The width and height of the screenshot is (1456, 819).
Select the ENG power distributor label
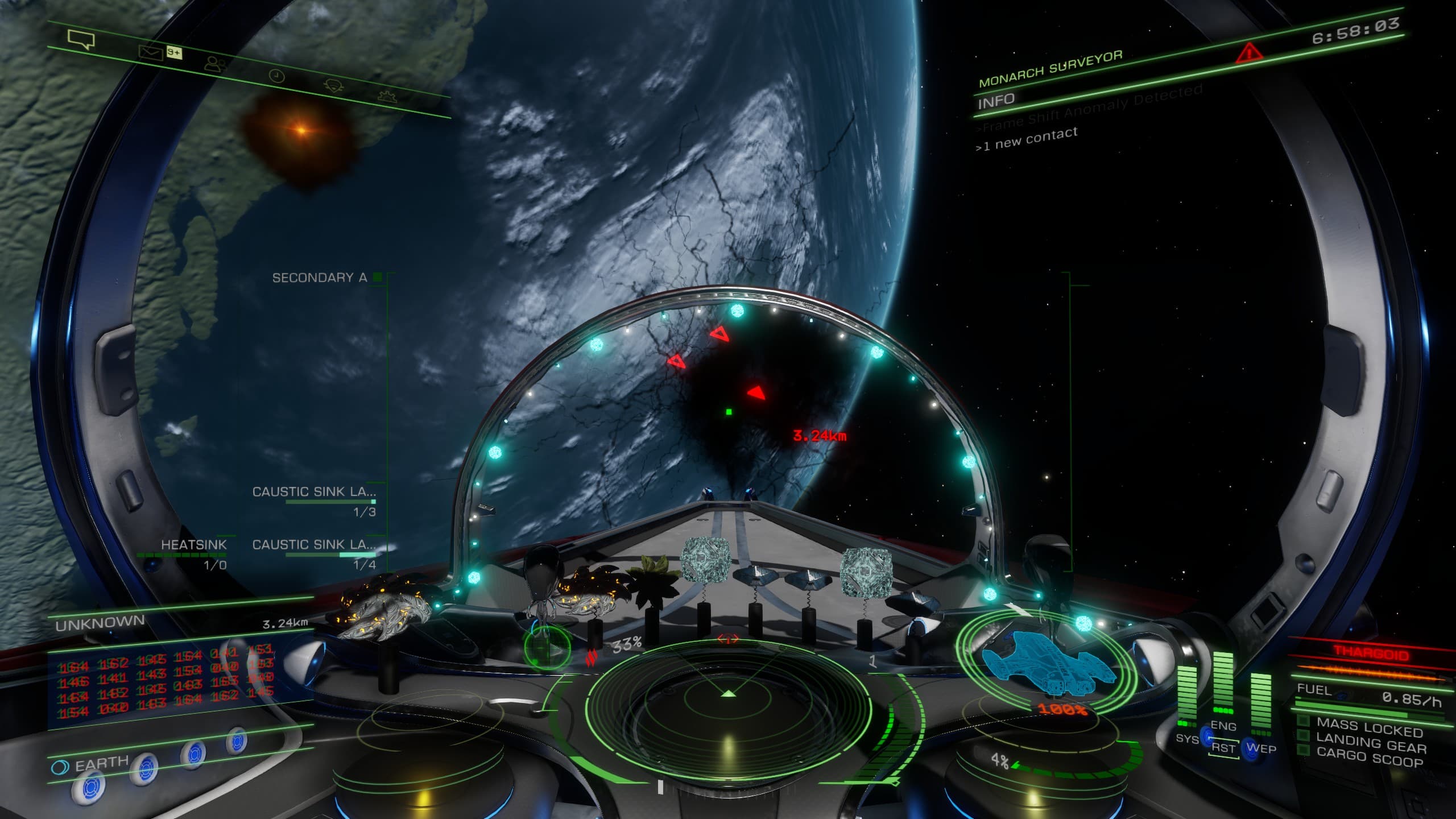[x=1223, y=726]
